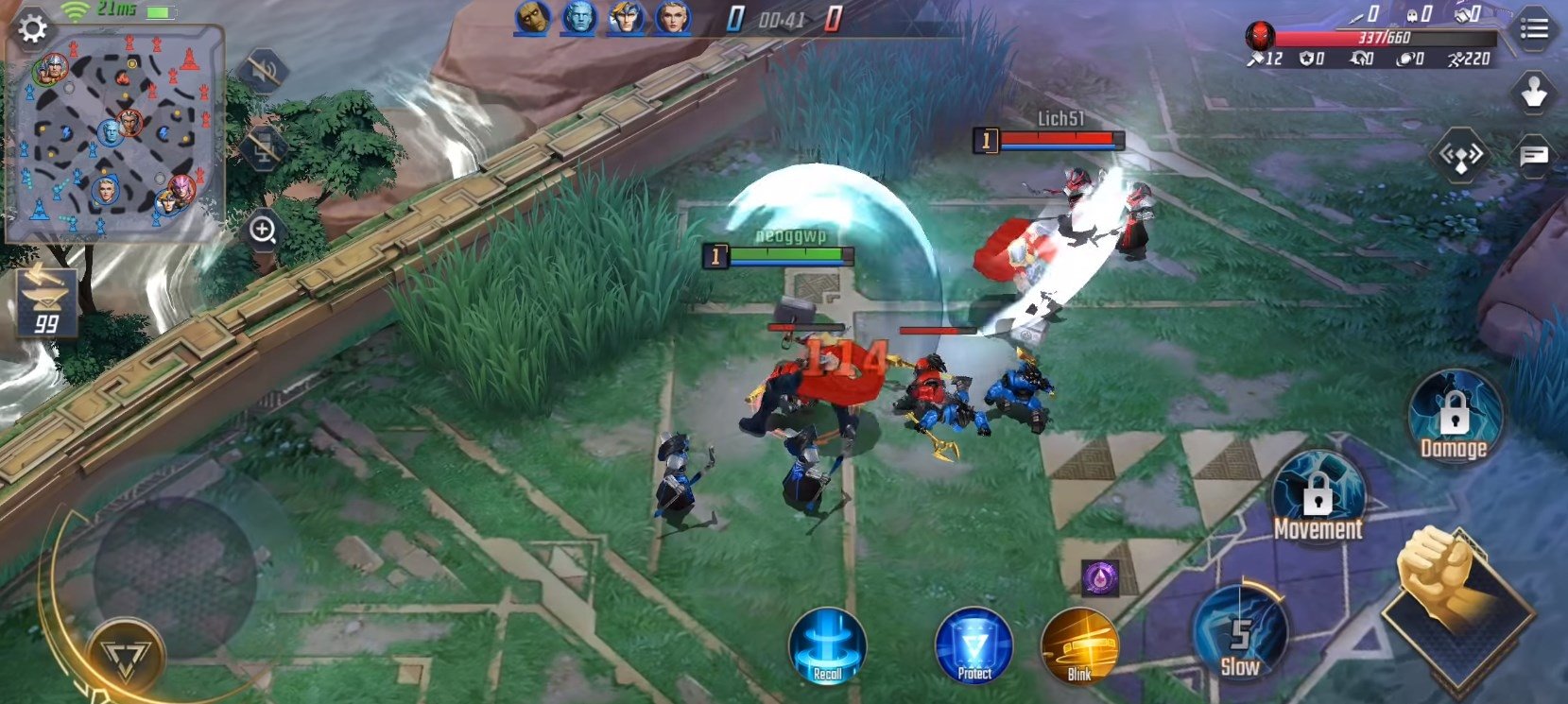Image resolution: width=1568 pixels, height=704 pixels.
Task: Click the minimap magnifier zoom button
Action: click(263, 230)
